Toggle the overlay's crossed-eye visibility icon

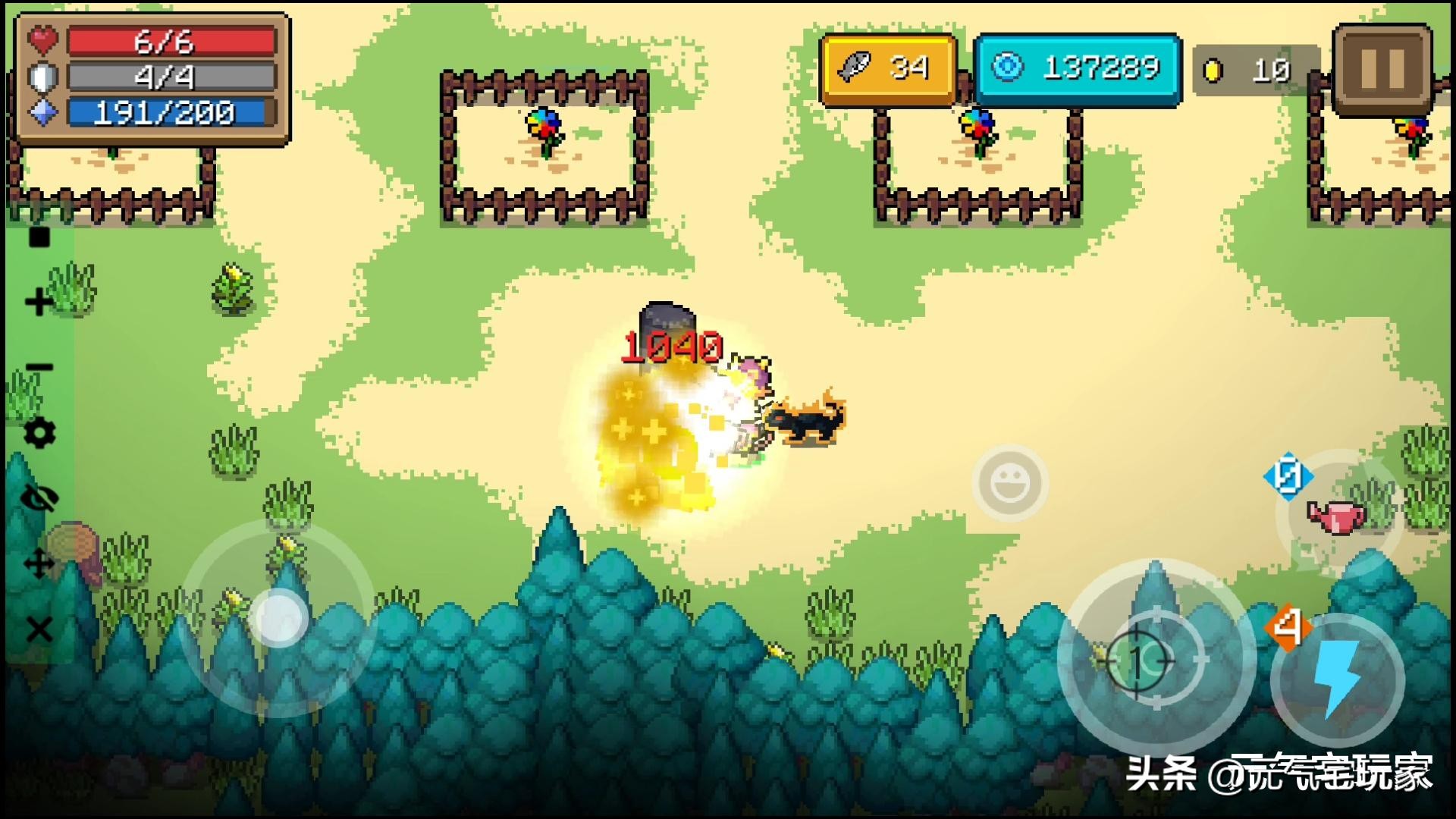pos(39,499)
